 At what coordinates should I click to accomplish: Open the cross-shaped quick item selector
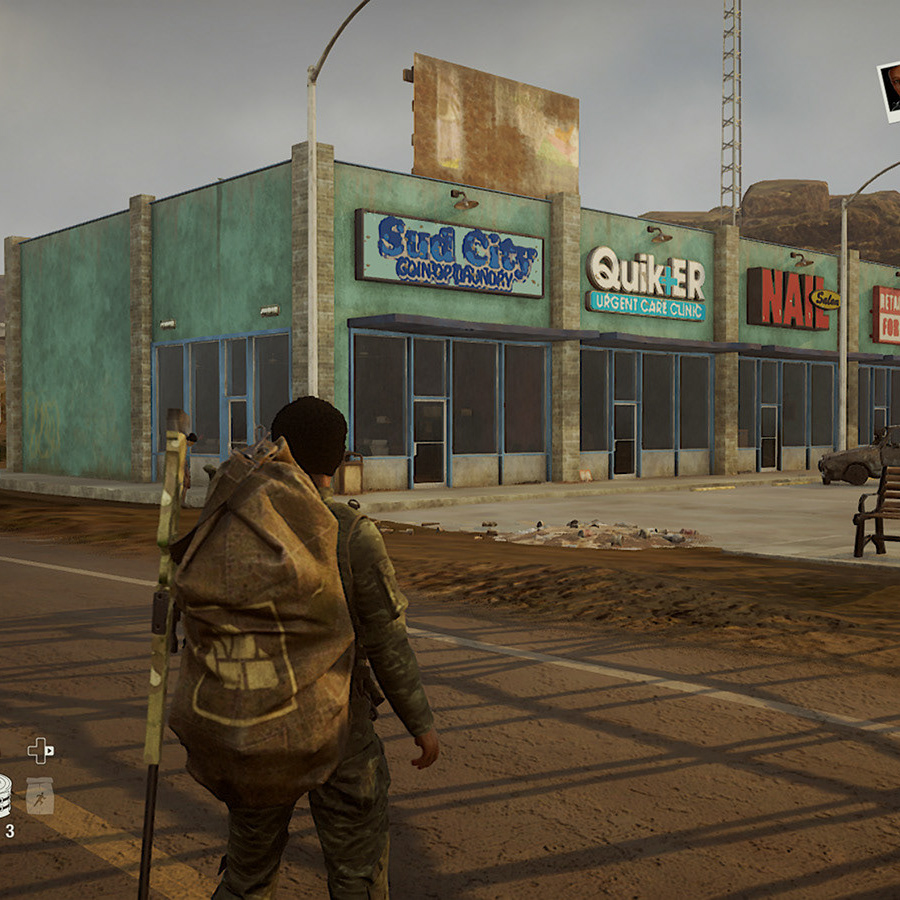pyautogui.click(x=39, y=750)
